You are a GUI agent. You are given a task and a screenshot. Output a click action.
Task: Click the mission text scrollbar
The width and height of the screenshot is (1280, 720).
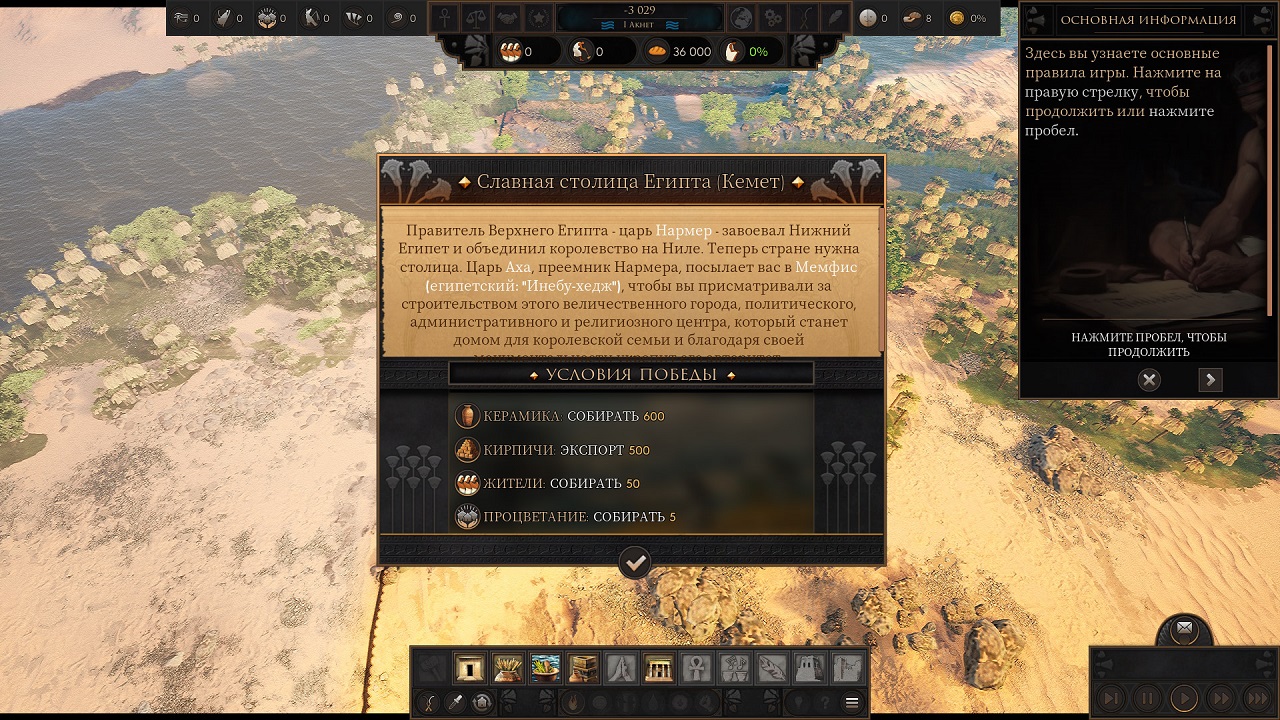[878, 280]
